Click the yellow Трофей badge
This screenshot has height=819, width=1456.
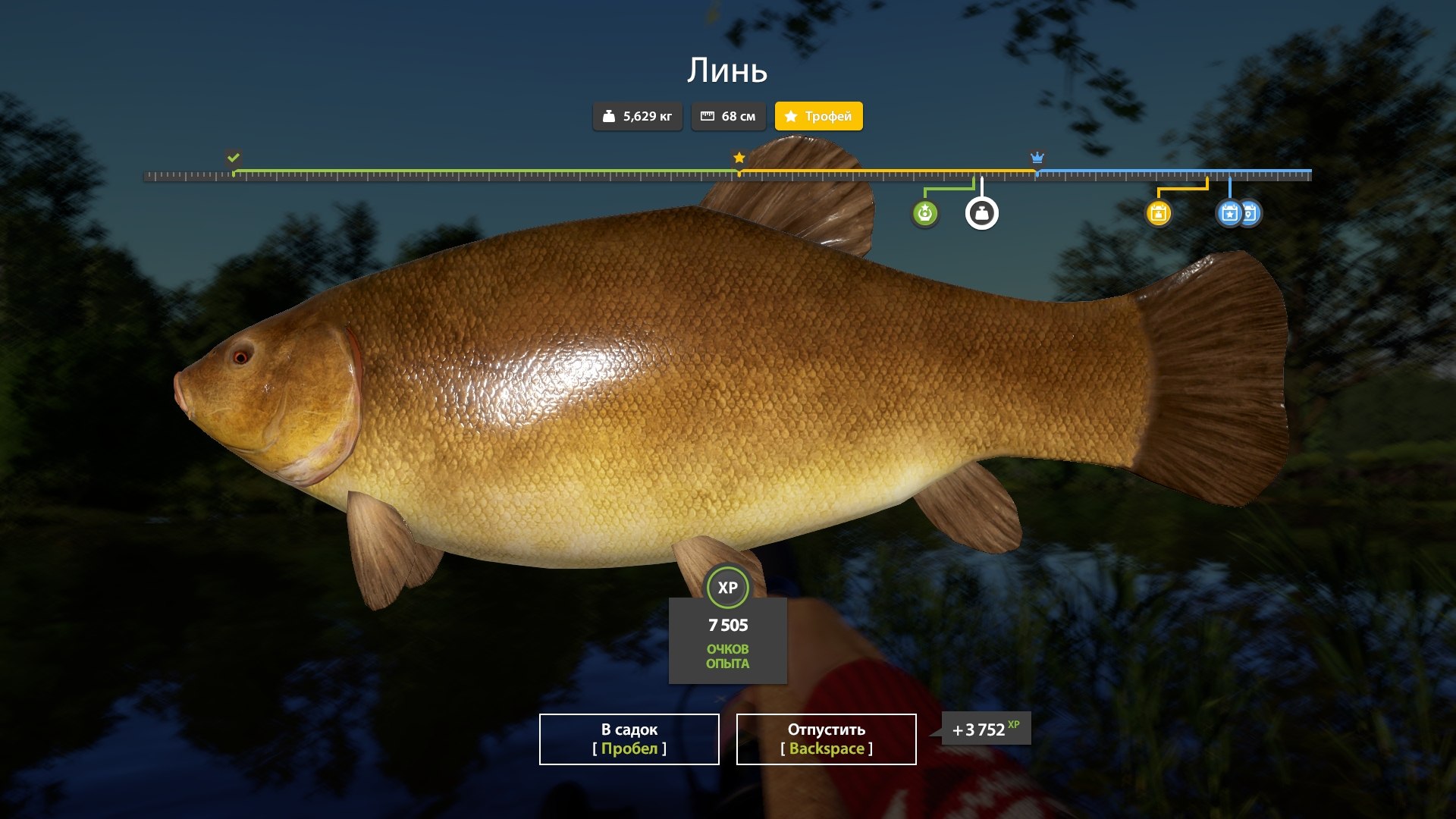pyautogui.click(x=818, y=116)
